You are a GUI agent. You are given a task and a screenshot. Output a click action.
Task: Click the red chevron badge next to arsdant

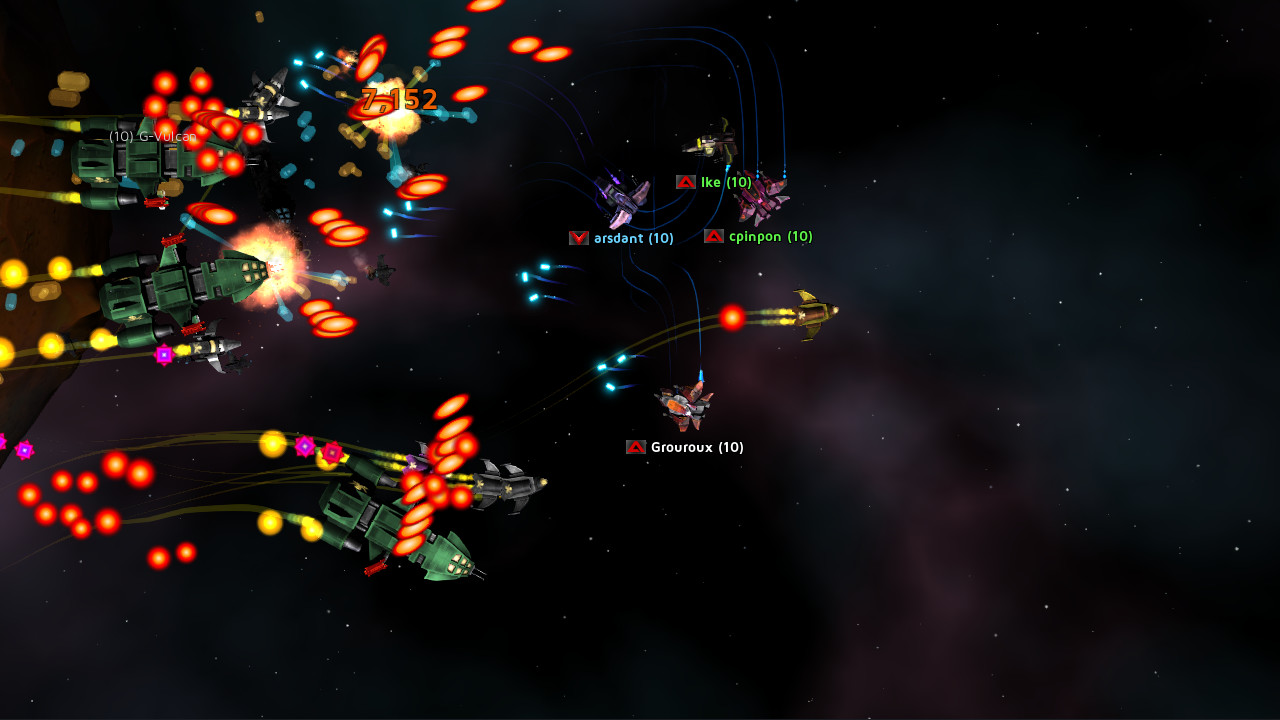pyautogui.click(x=578, y=238)
